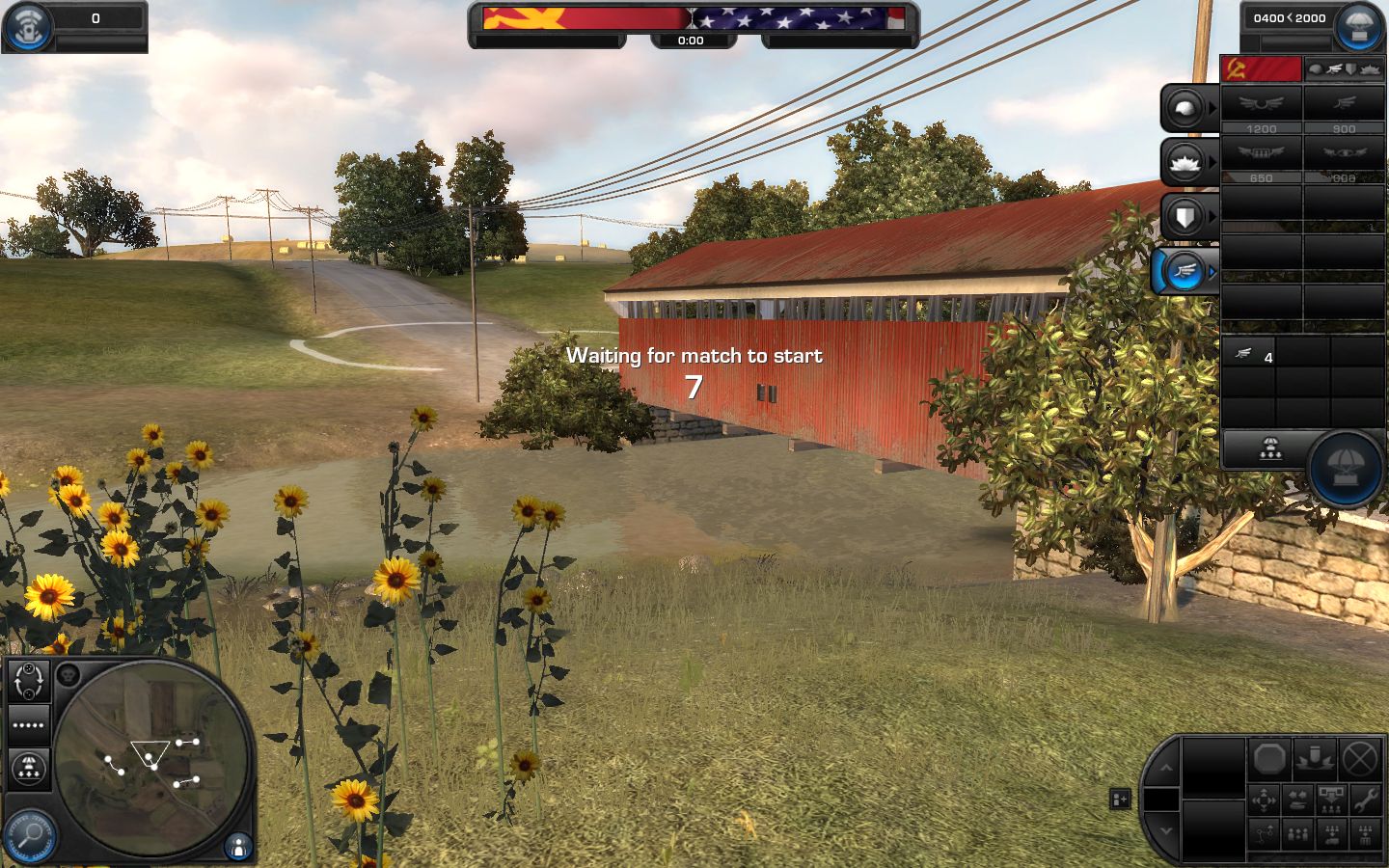Select the Air role winged tab
The image size is (1389, 868).
(x=1185, y=272)
